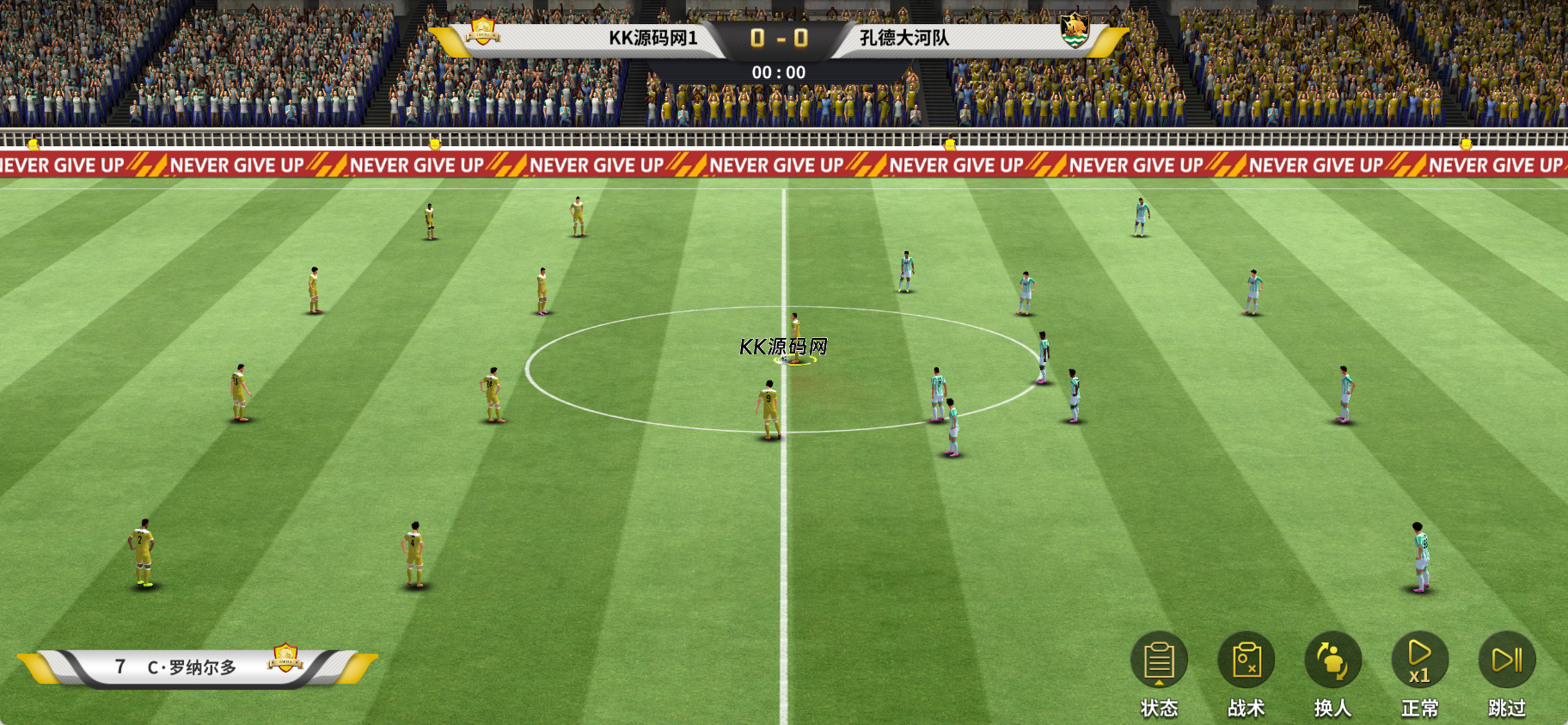Viewport: 1568px width, 725px height.
Task: Skip the match with 跳过
Action: 1507,660
